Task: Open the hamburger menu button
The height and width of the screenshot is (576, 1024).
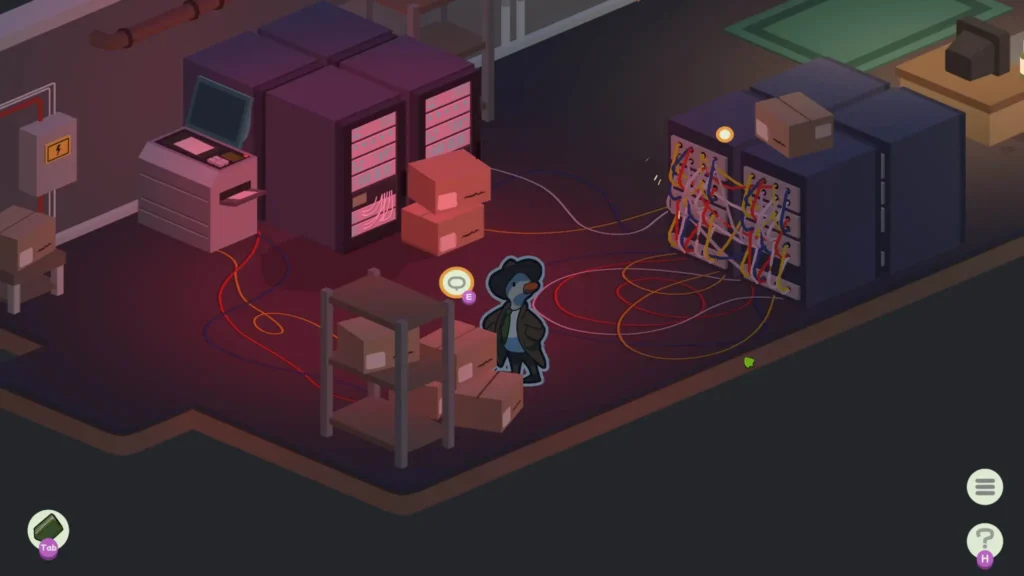Action: pos(985,487)
